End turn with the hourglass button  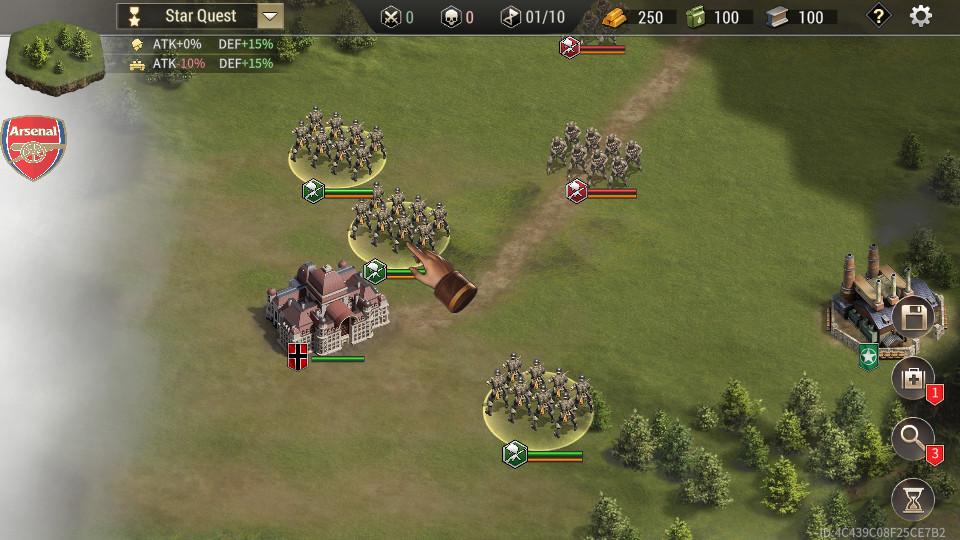[x=912, y=499]
